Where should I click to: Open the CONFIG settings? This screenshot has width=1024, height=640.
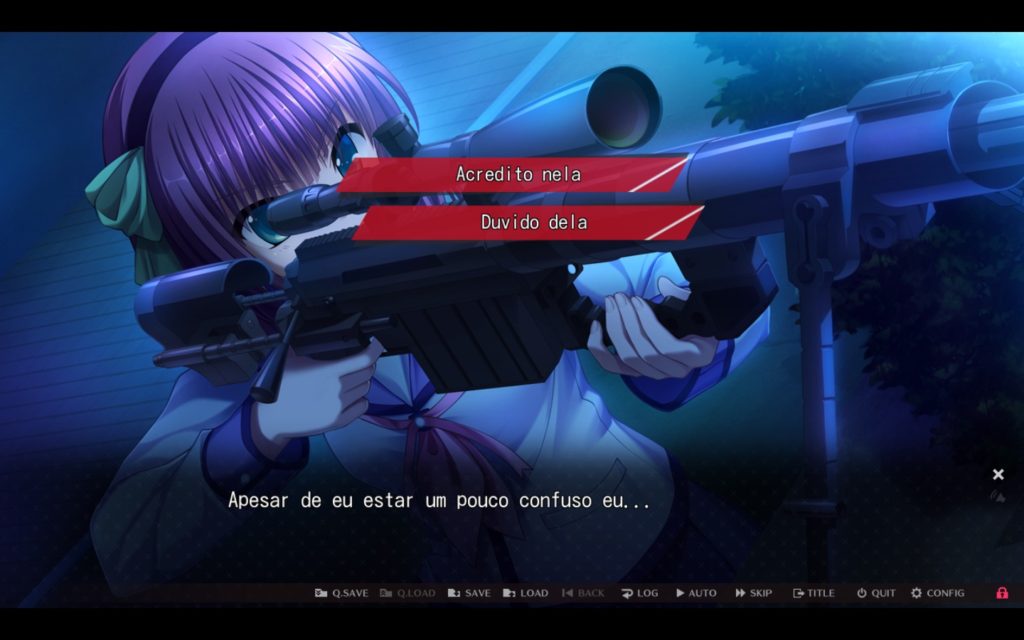(x=937, y=593)
